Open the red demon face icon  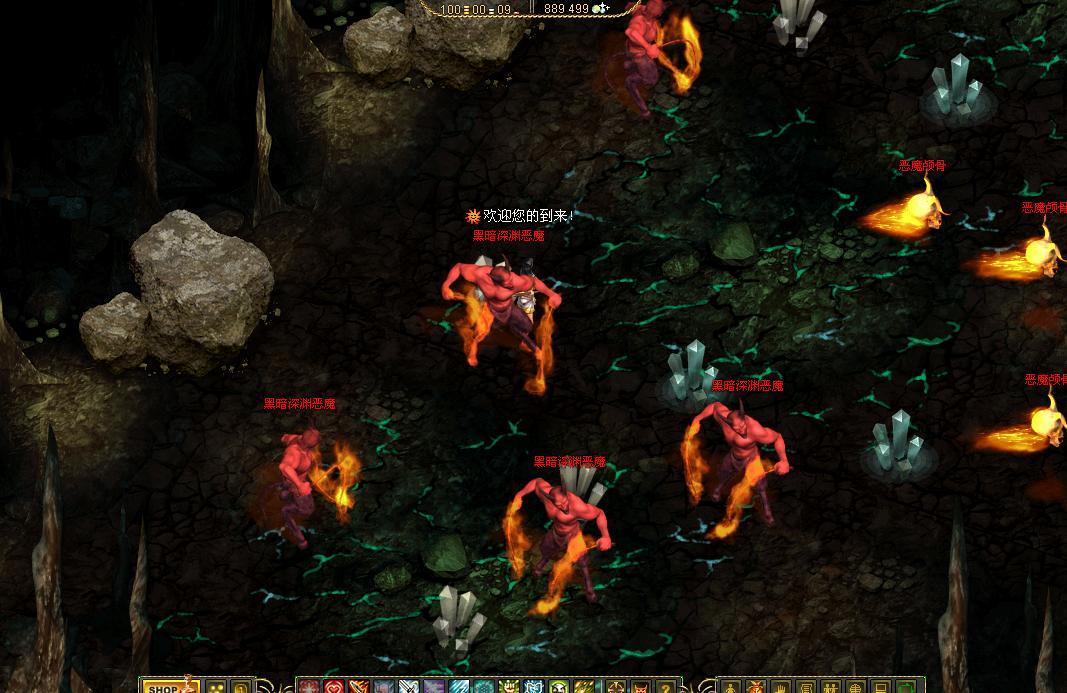[641, 688]
